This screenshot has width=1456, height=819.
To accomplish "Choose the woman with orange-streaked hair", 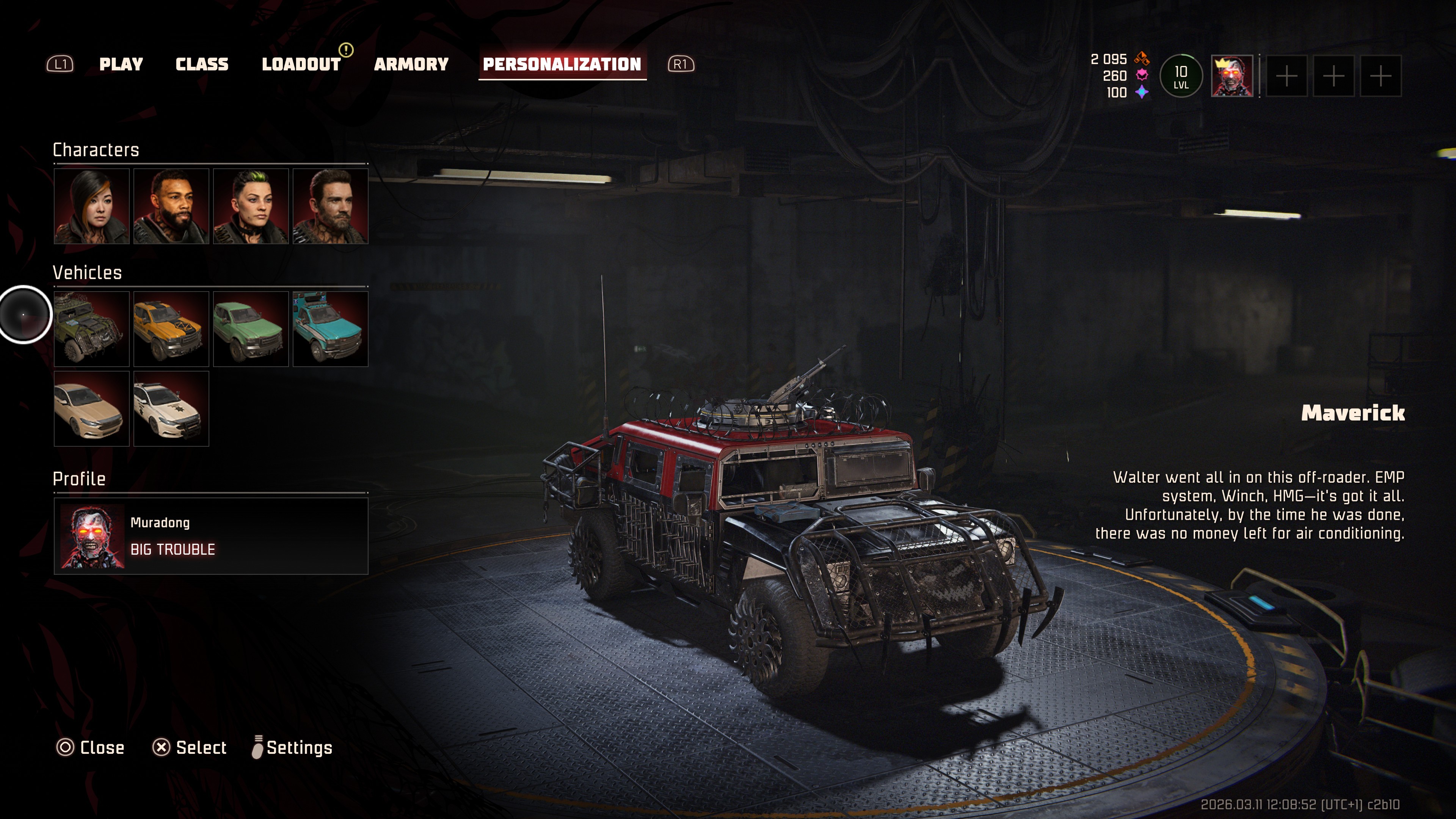I will 91,206.
